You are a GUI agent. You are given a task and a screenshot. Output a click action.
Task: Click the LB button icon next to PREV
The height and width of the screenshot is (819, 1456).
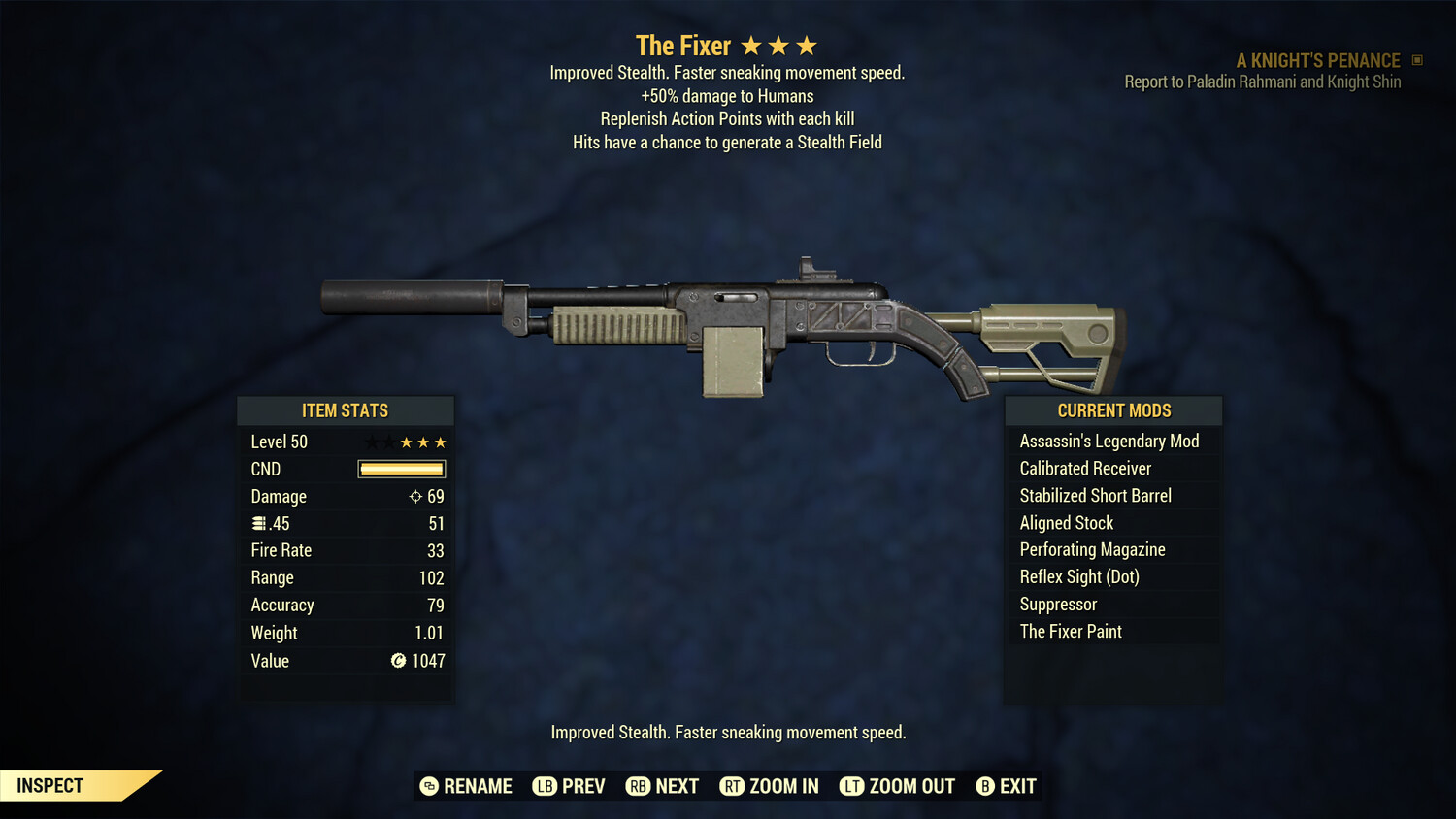[545, 786]
